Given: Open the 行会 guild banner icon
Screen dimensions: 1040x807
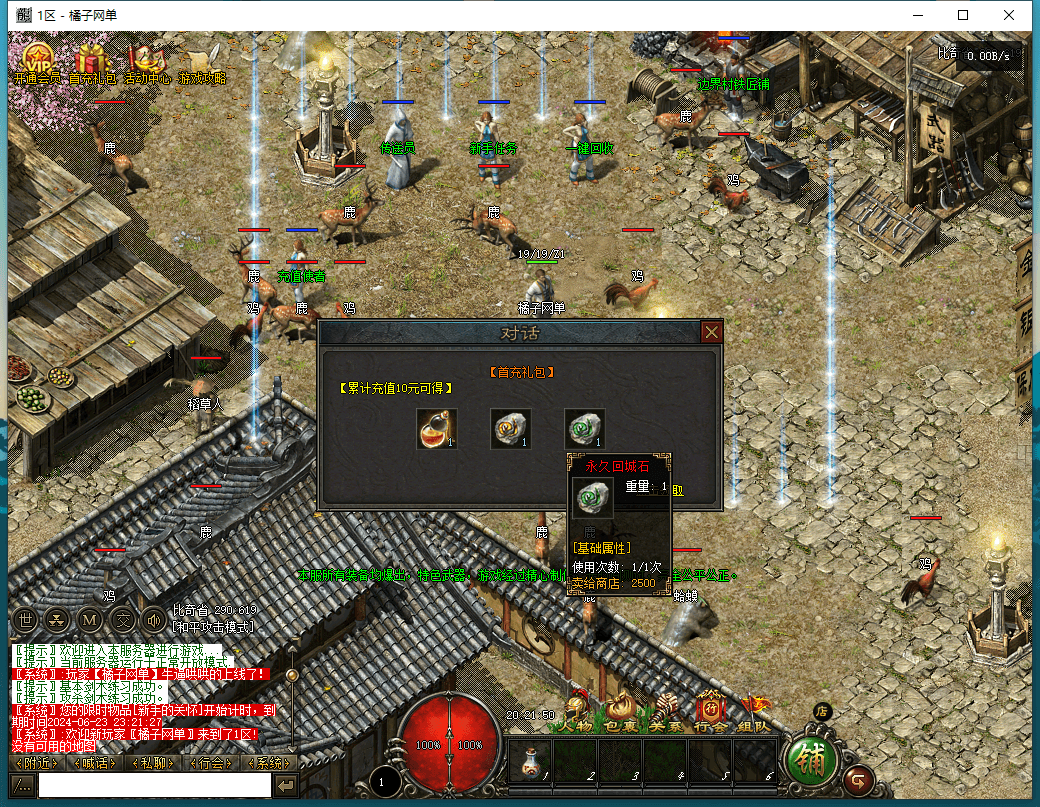Looking at the screenshot, I should [x=710, y=713].
